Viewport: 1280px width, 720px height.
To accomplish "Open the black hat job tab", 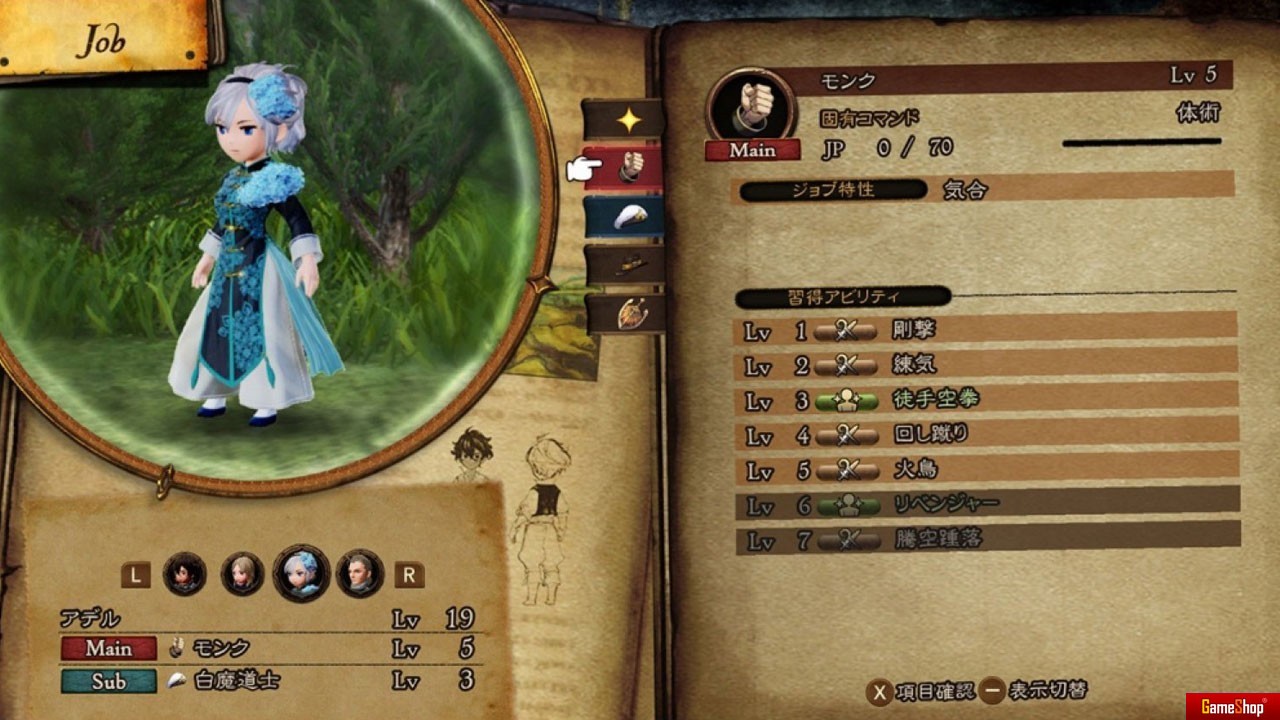I will point(624,265).
